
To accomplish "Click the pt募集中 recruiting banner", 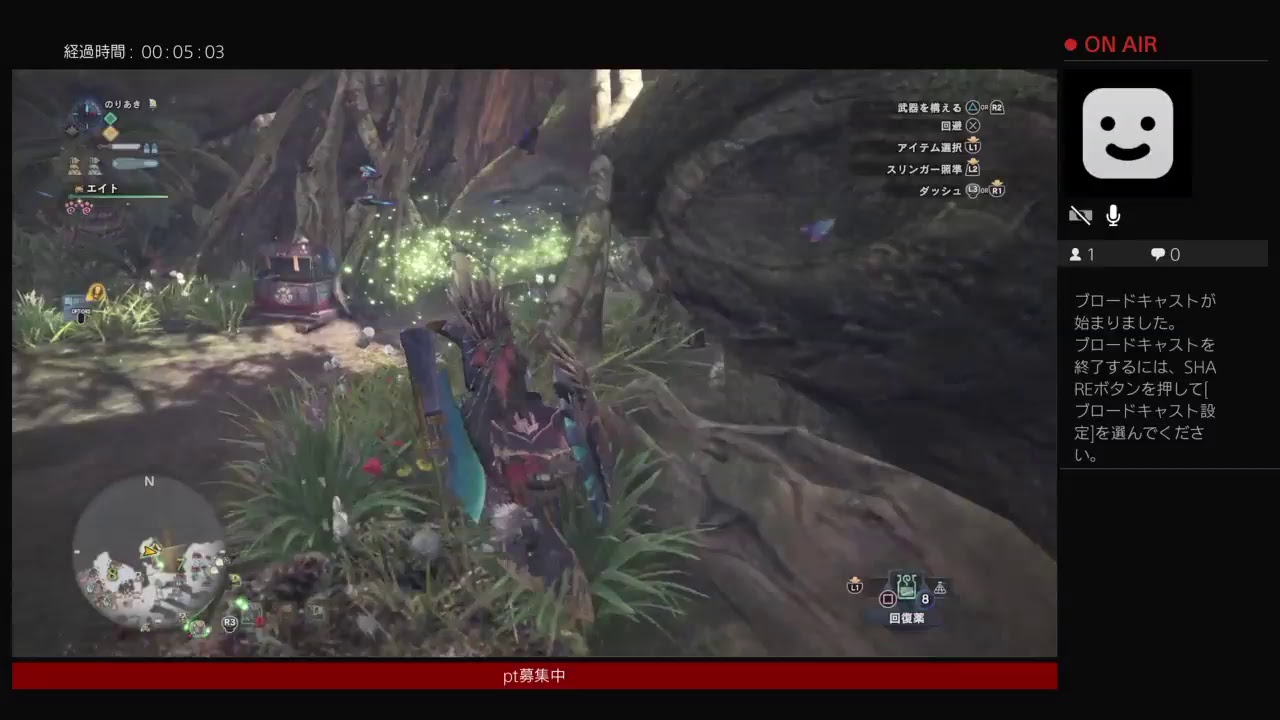I will (x=534, y=675).
